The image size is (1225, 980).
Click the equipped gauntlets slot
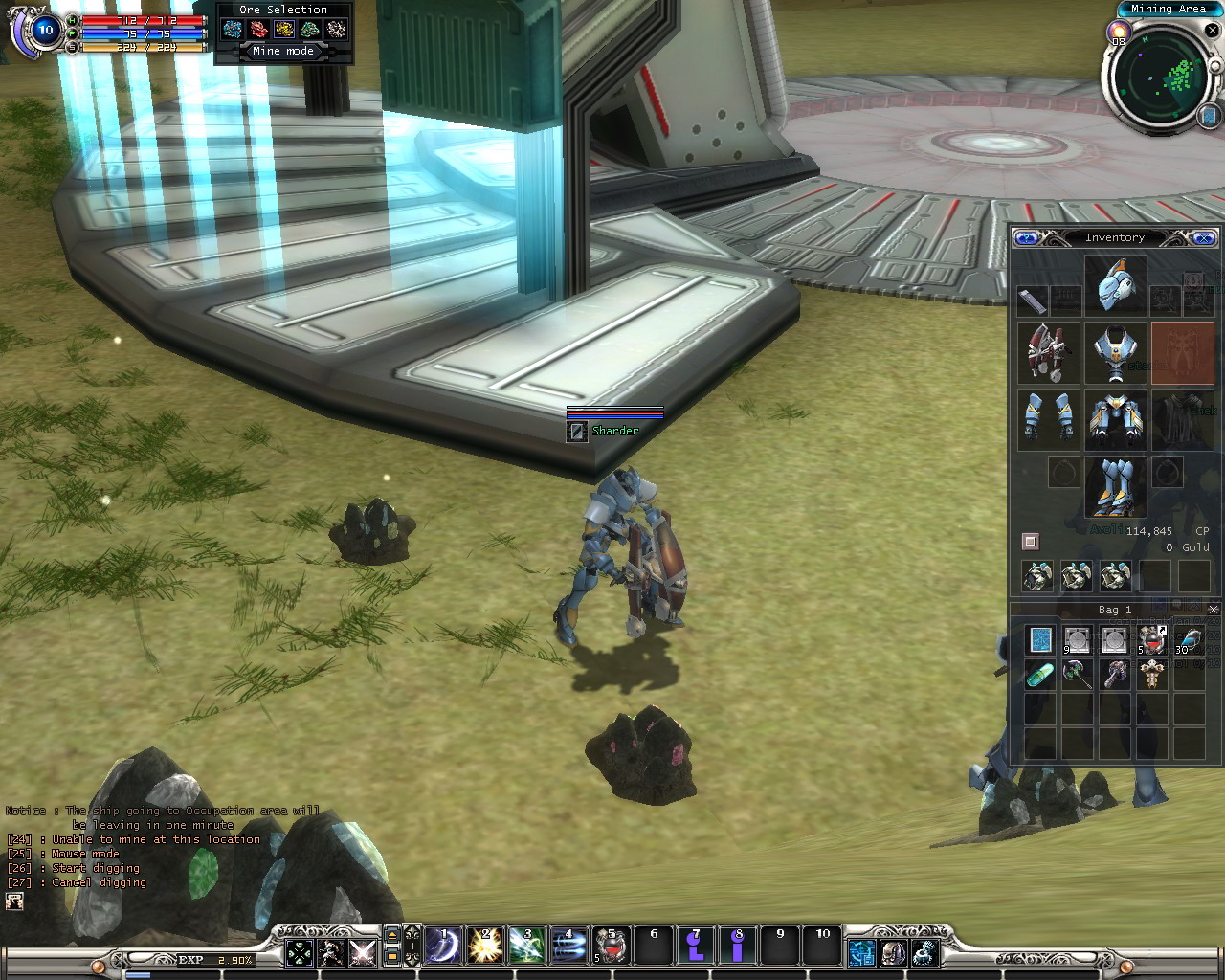(x=1049, y=419)
